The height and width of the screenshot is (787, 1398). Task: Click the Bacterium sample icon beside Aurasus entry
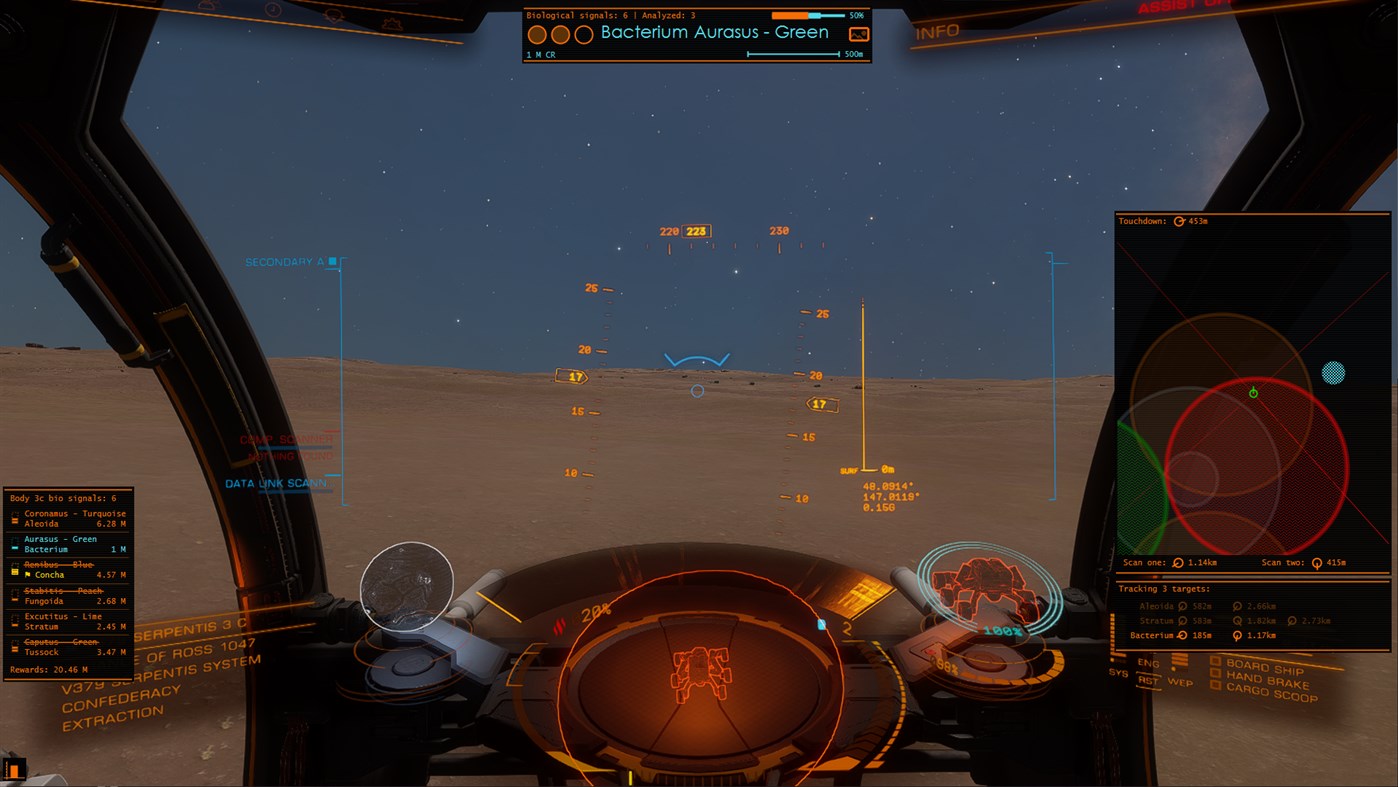15,546
